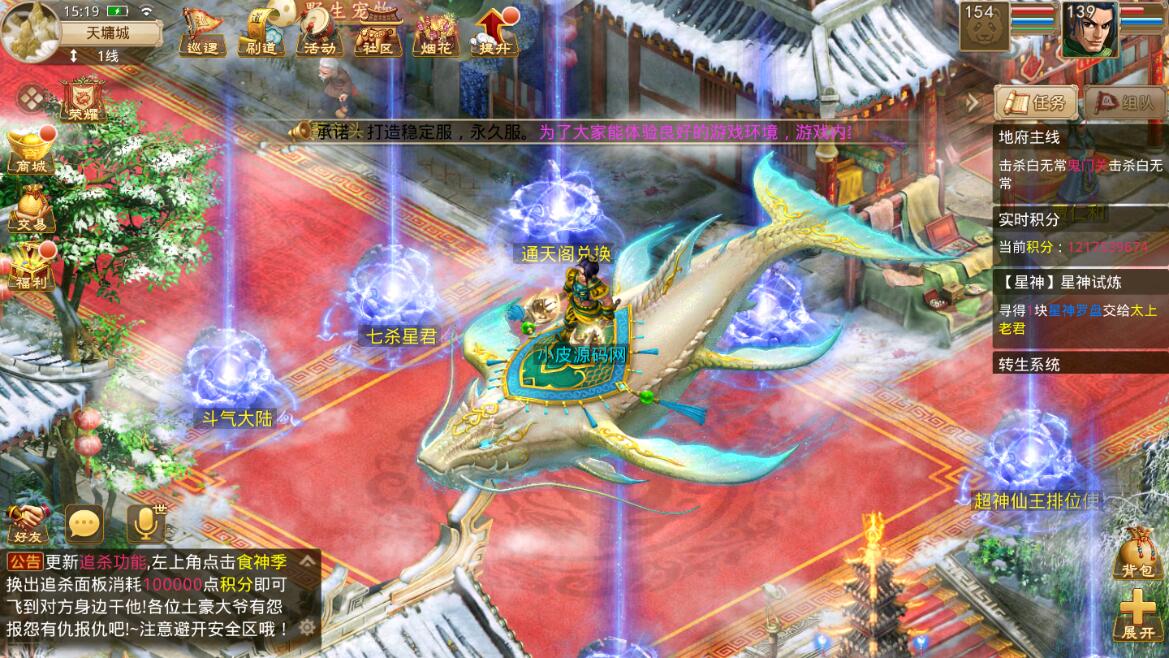Open the 荣耀 glory badge
1169x658 pixels.
pyautogui.click(x=83, y=100)
